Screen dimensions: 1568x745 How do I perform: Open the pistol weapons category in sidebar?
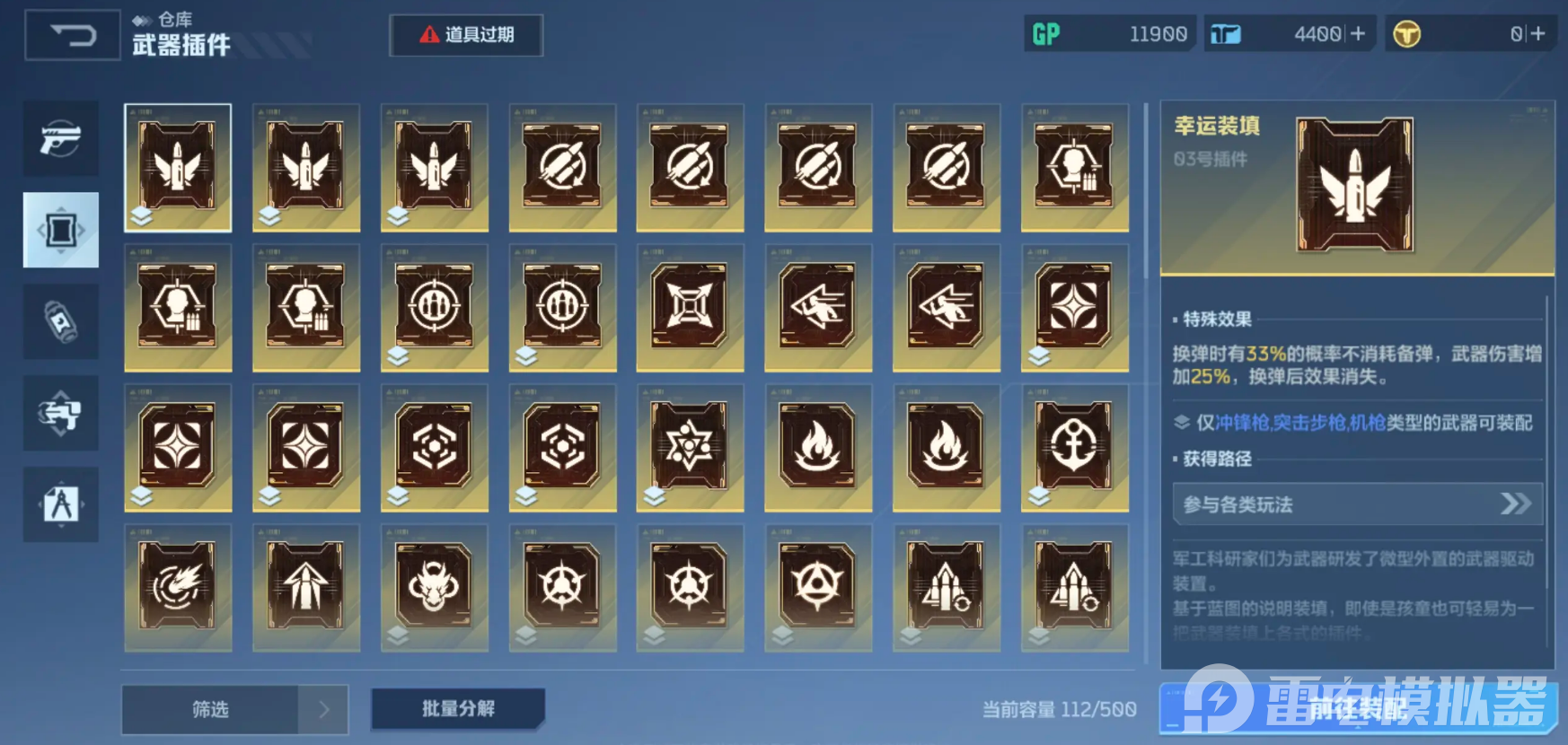point(59,139)
